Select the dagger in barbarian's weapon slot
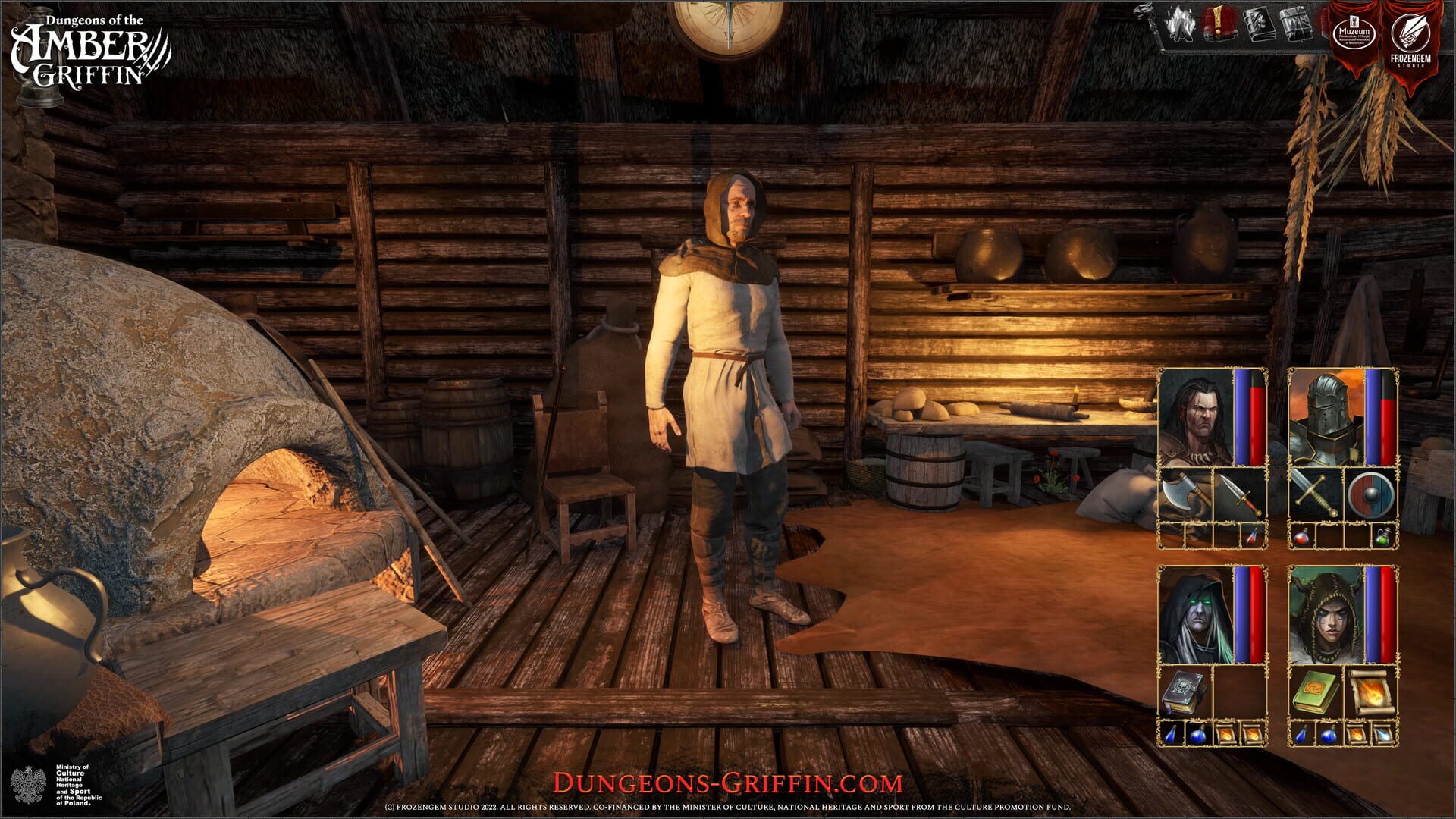The width and height of the screenshot is (1456, 819). [1241, 495]
